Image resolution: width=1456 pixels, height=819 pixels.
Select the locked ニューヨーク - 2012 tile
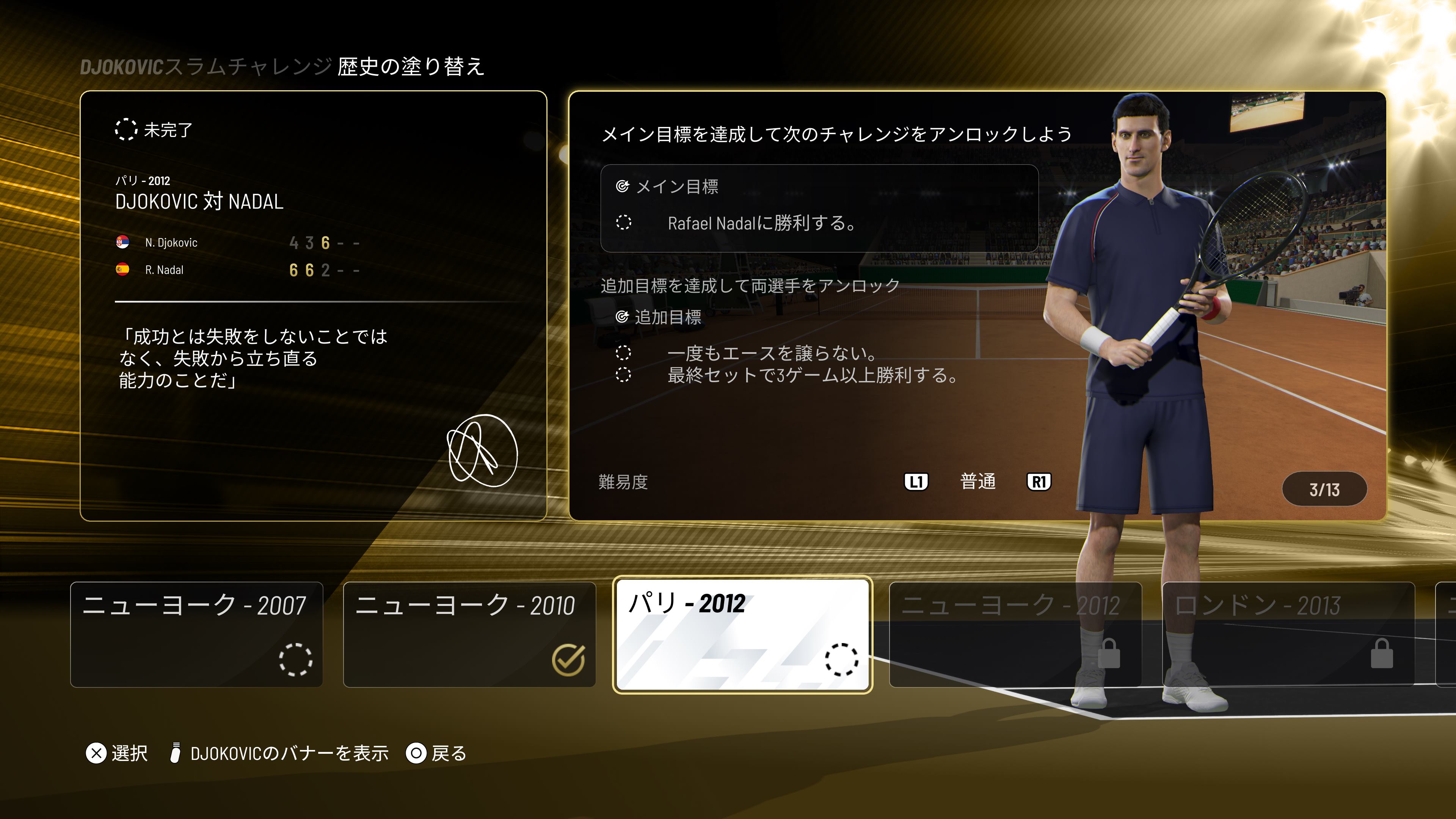(x=1015, y=634)
